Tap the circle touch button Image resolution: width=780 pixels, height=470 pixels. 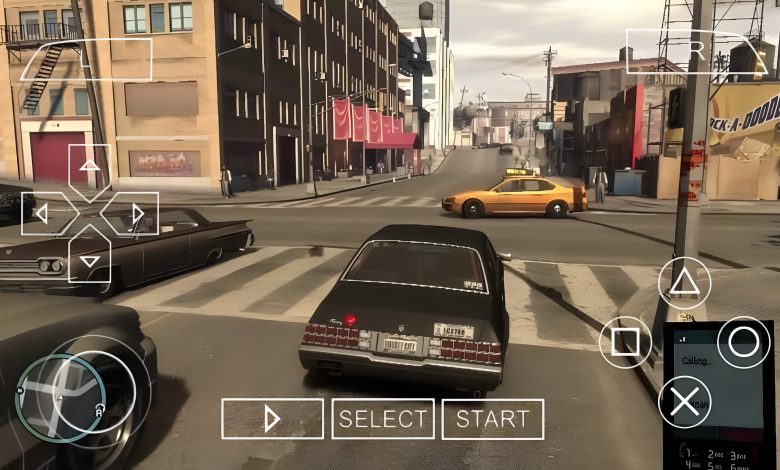(x=744, y=343)
